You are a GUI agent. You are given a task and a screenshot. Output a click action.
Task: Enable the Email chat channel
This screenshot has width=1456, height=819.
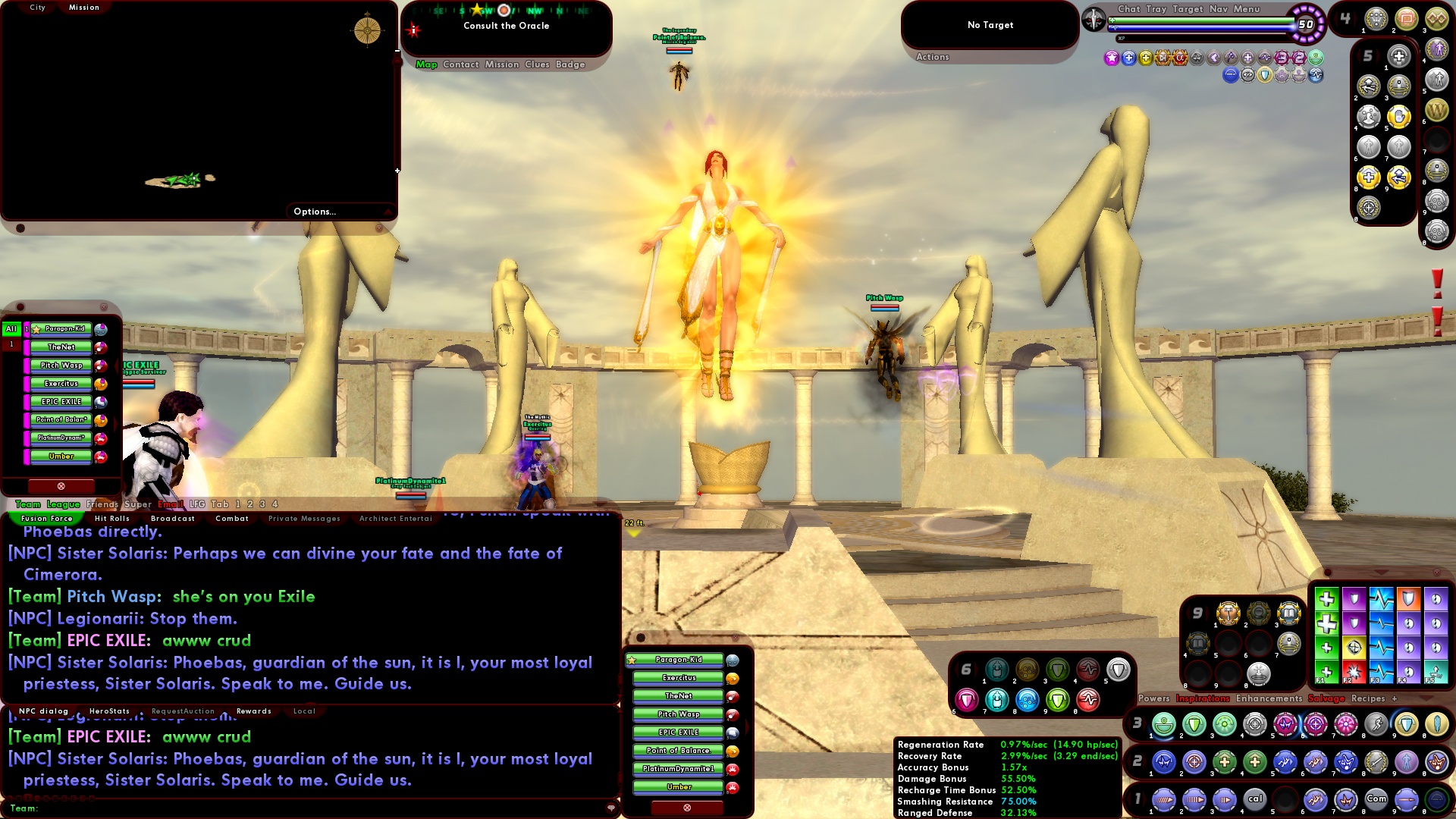(x=170, y=503)
